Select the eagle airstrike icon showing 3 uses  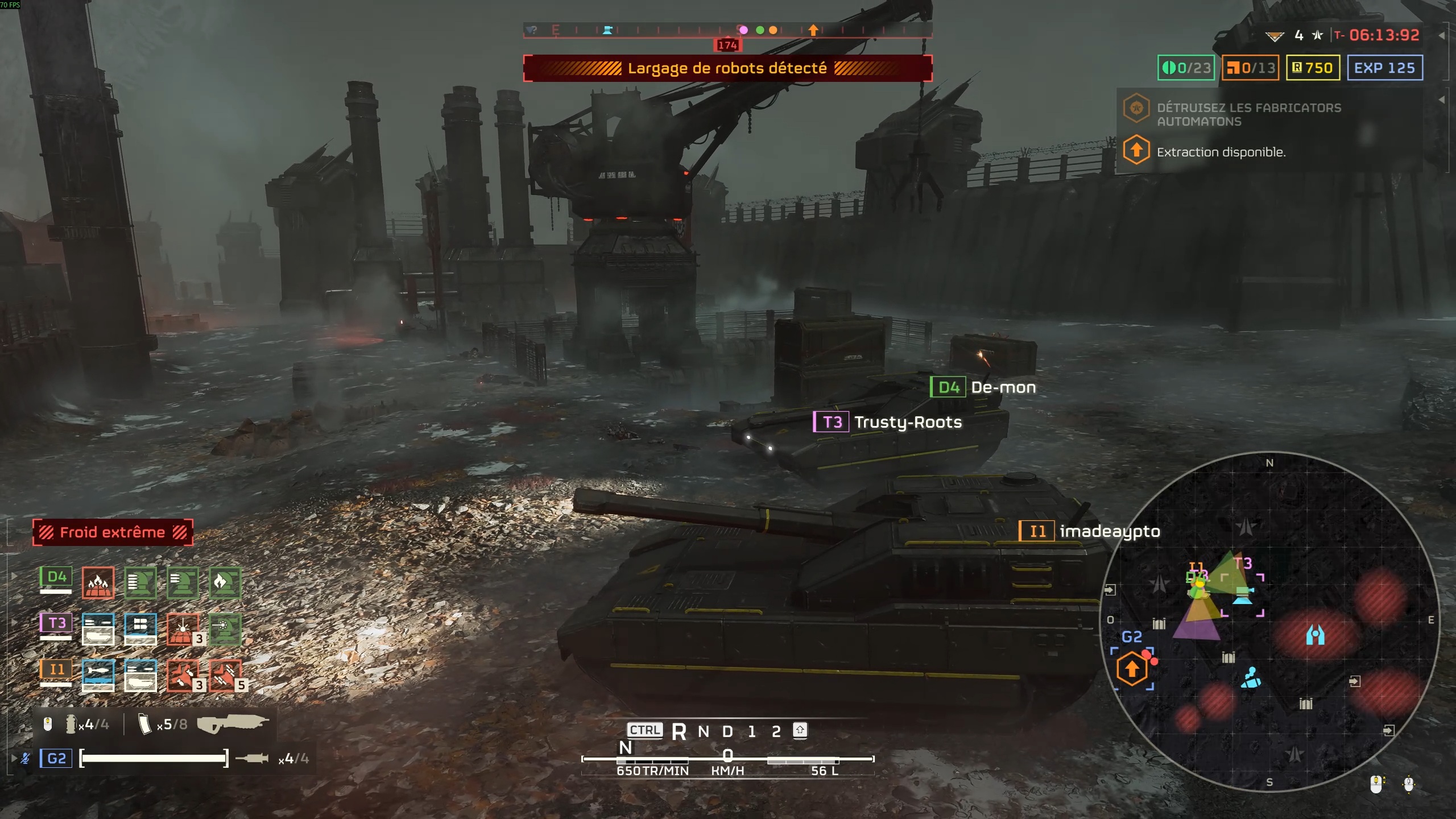point(182,676)
